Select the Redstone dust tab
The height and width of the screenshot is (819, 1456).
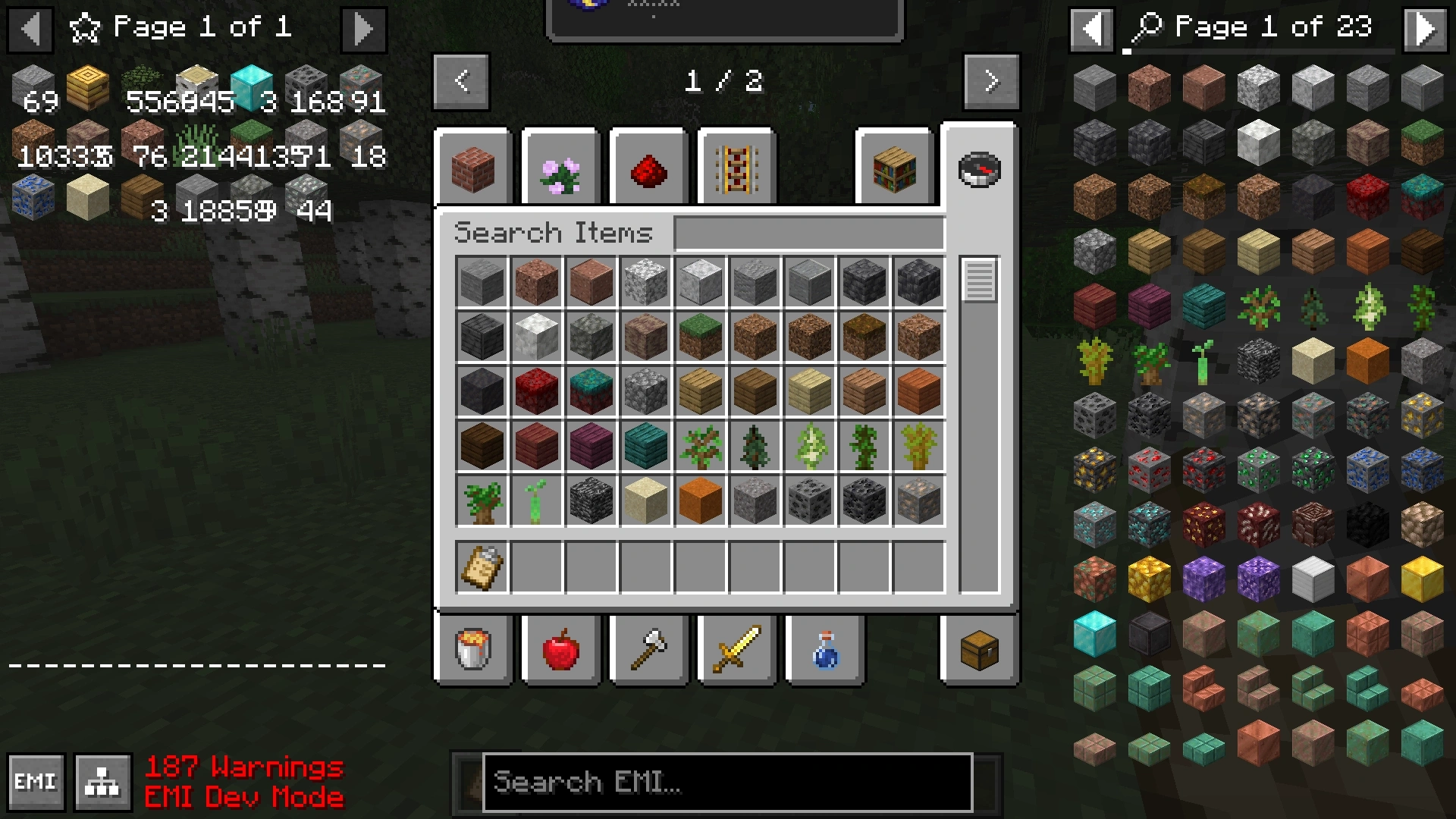pos(649,168)
